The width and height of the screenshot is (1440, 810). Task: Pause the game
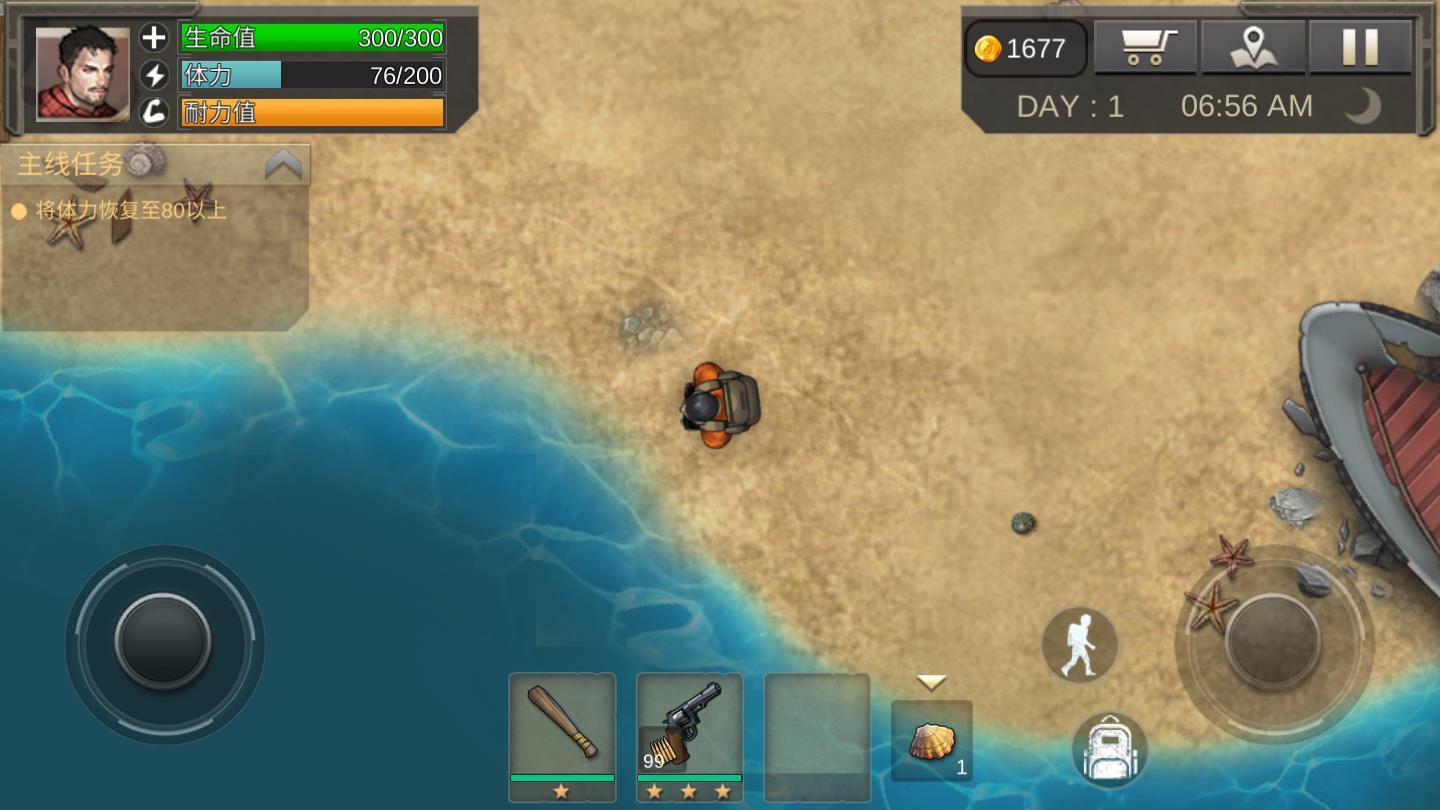[1360, 47]
